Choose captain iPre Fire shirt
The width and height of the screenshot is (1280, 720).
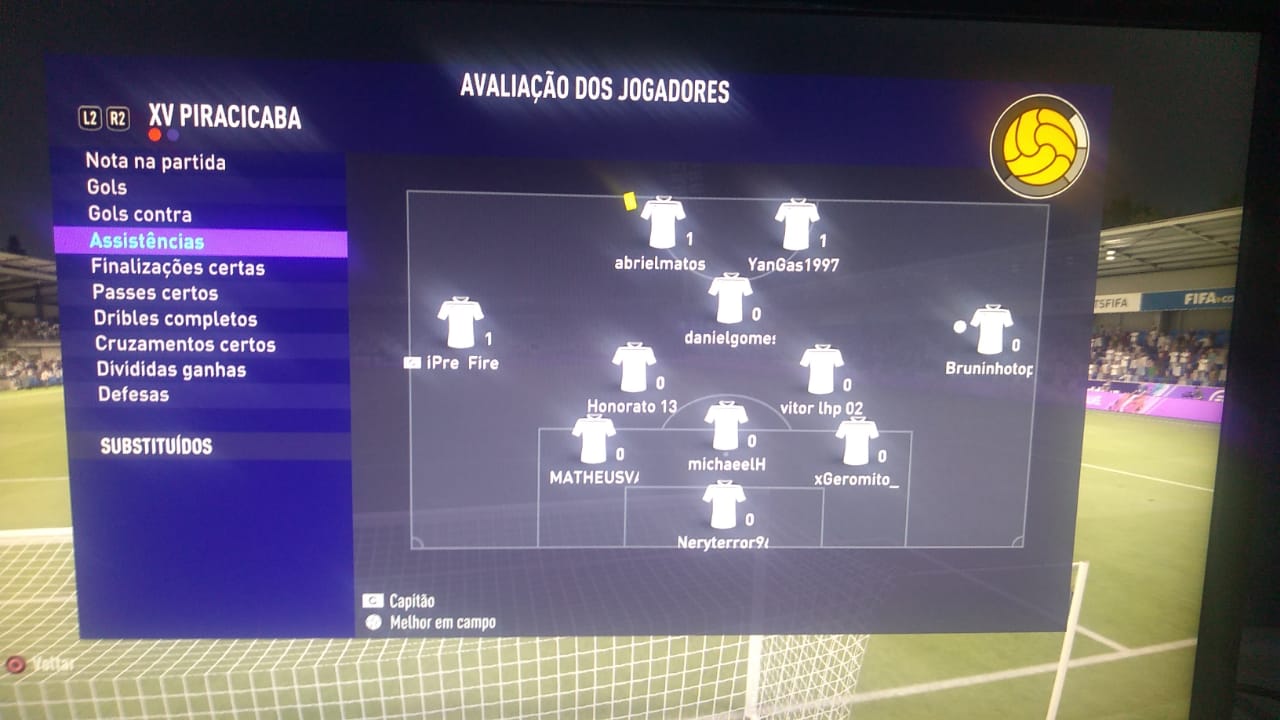[460, 323]
